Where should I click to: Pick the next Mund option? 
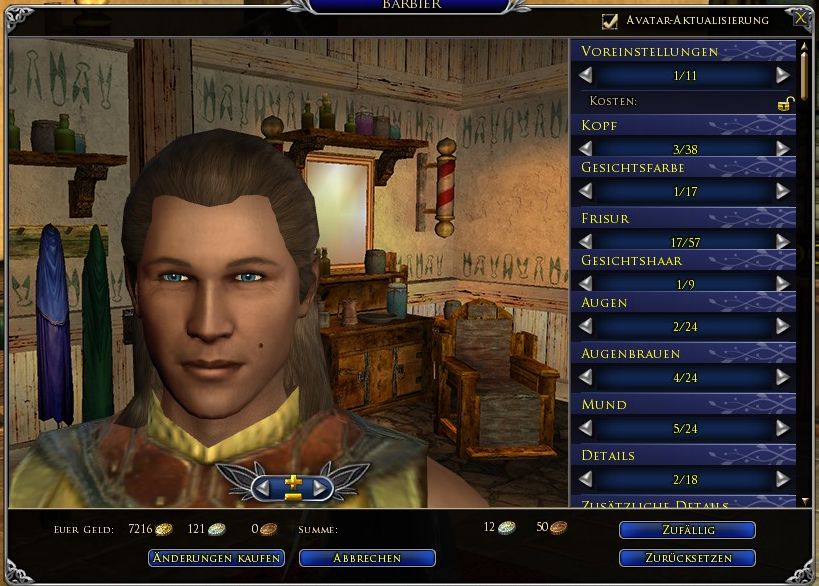click(x=782, y=428)
